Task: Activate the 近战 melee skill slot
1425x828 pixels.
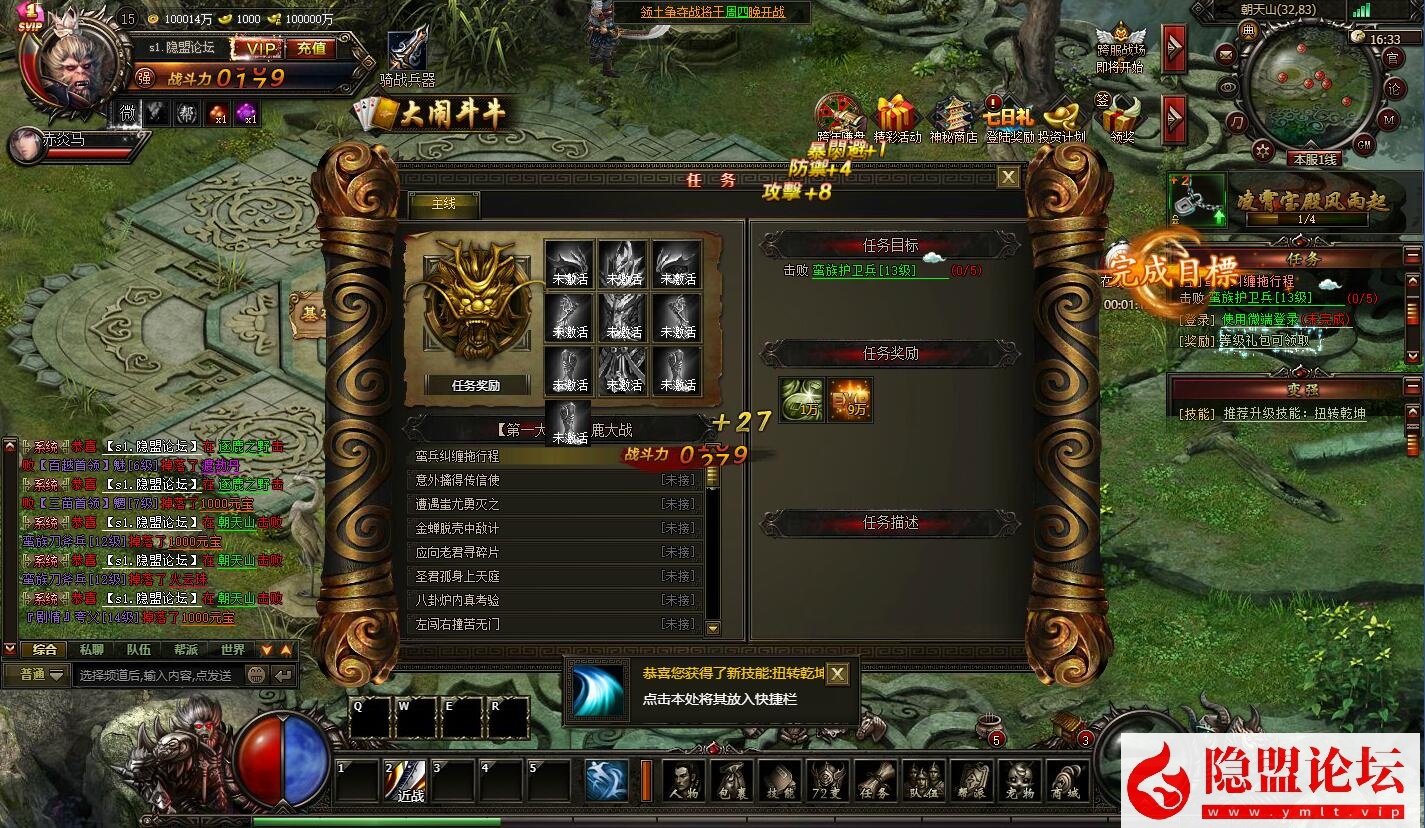Action: pos(406,781)
